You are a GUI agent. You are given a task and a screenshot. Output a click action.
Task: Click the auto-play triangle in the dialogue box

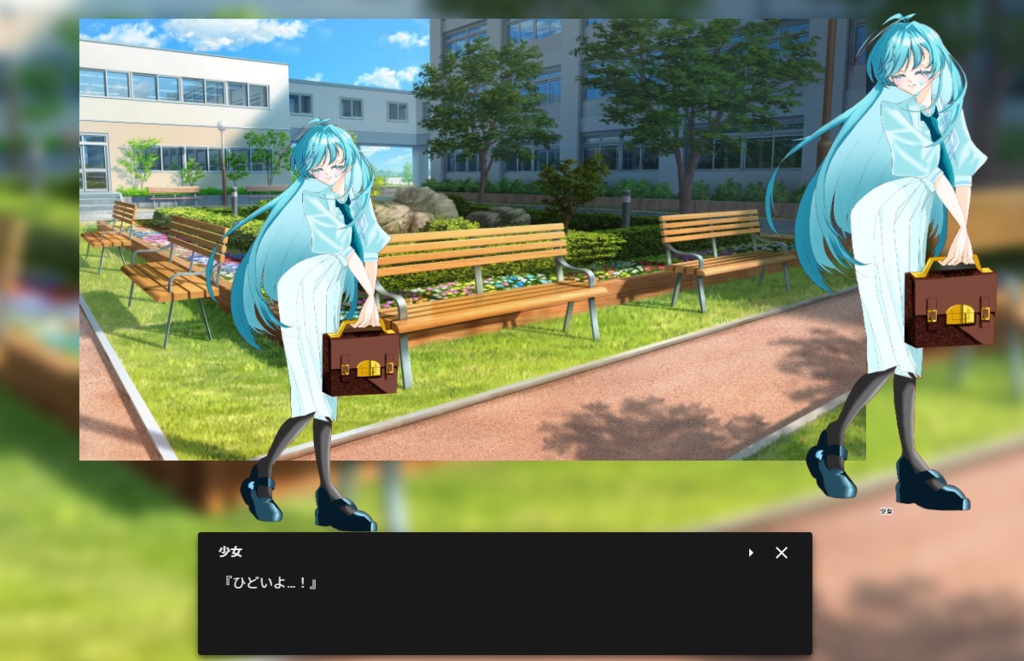pyautogui.click(x=751, y=552)
